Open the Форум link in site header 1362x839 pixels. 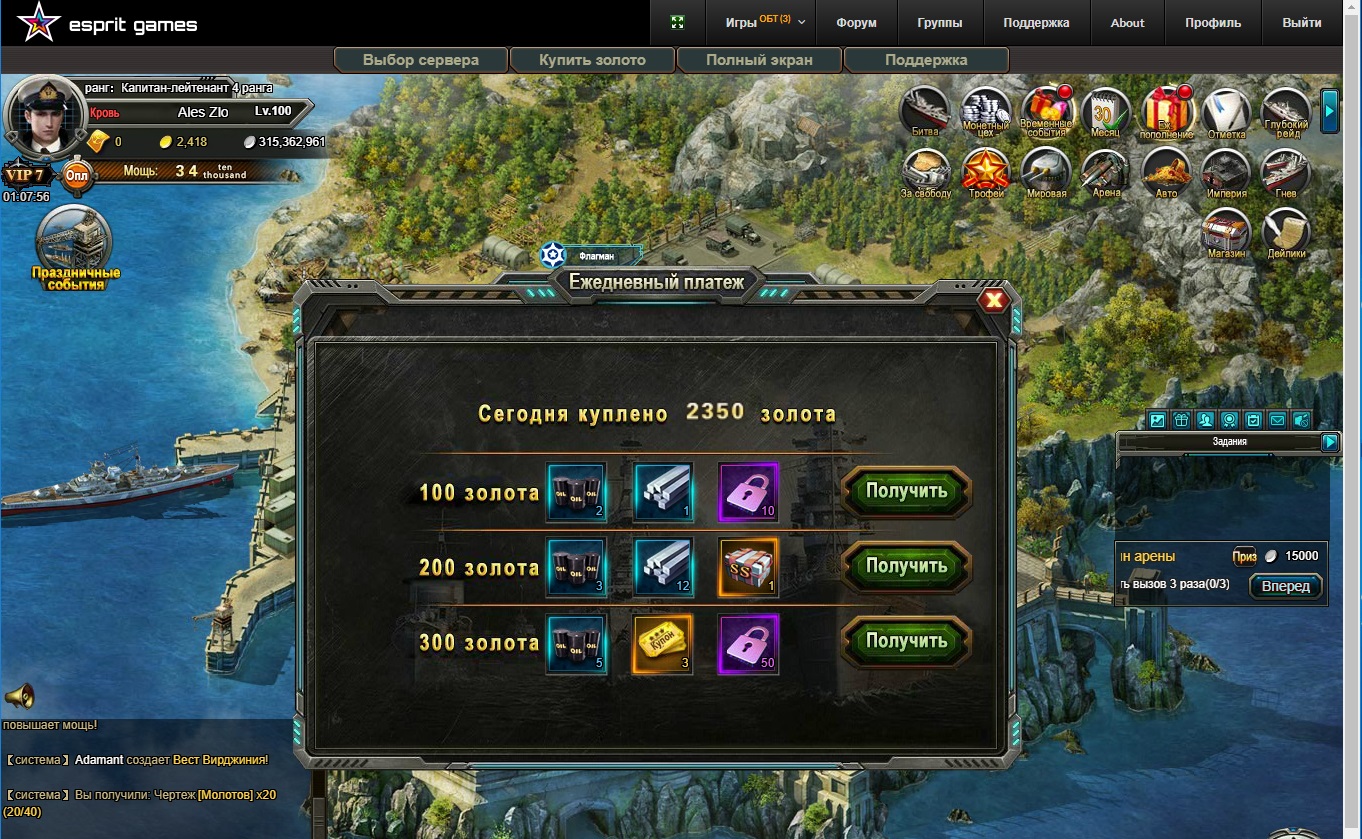856,23
